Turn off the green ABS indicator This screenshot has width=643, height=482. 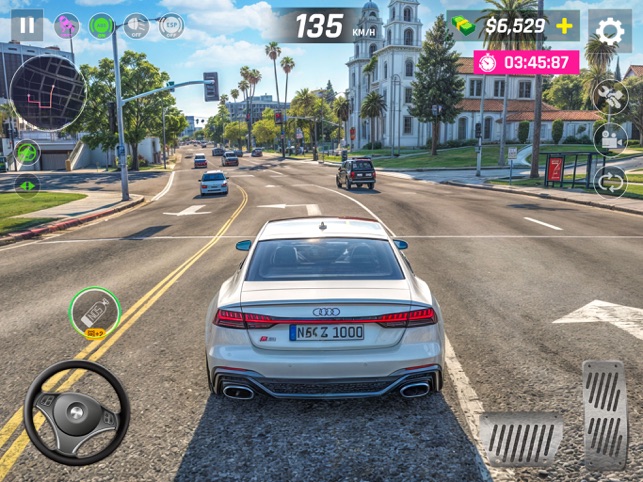coord(101,25)
